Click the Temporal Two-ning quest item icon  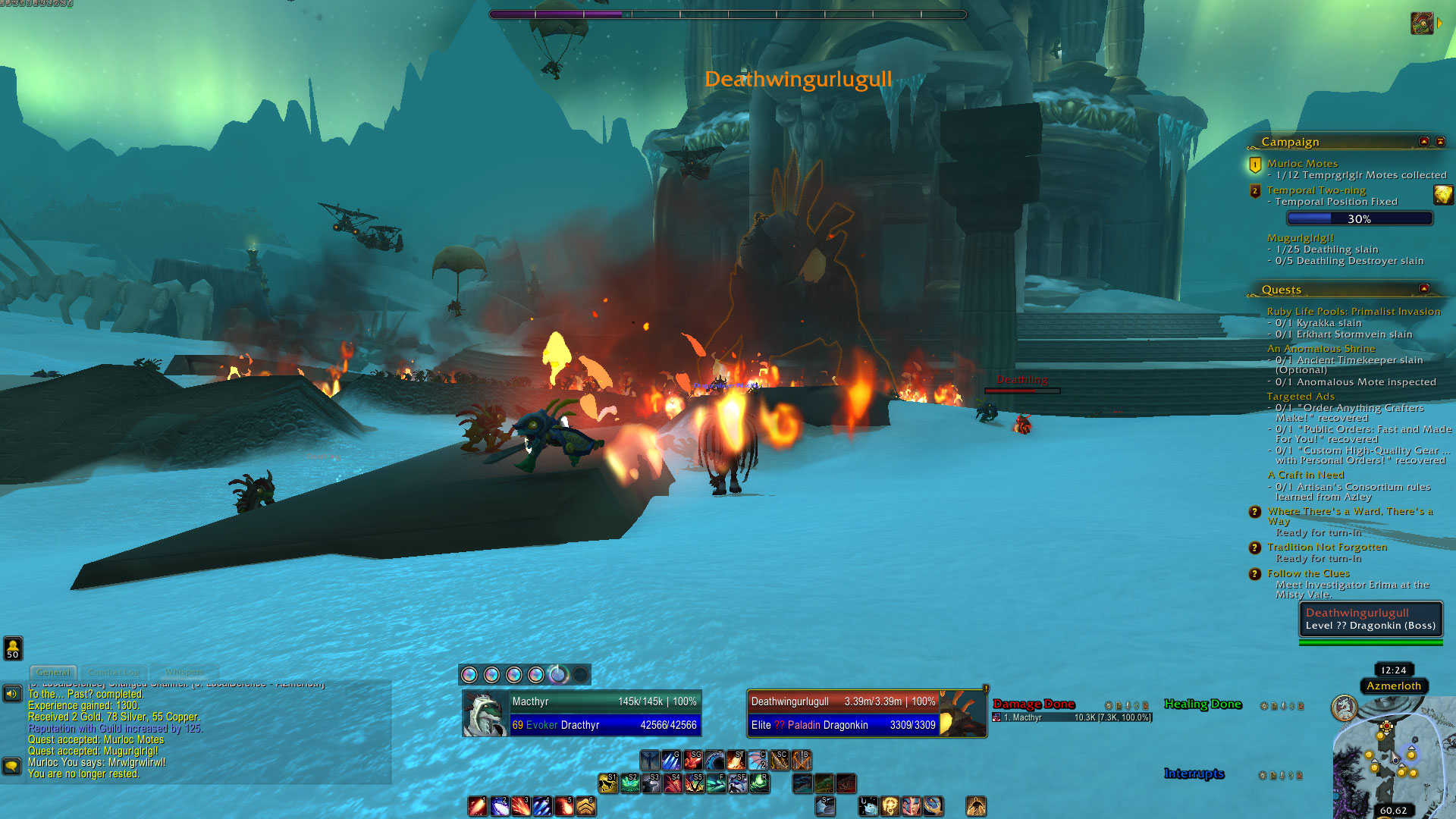[x=1442, y=196]
